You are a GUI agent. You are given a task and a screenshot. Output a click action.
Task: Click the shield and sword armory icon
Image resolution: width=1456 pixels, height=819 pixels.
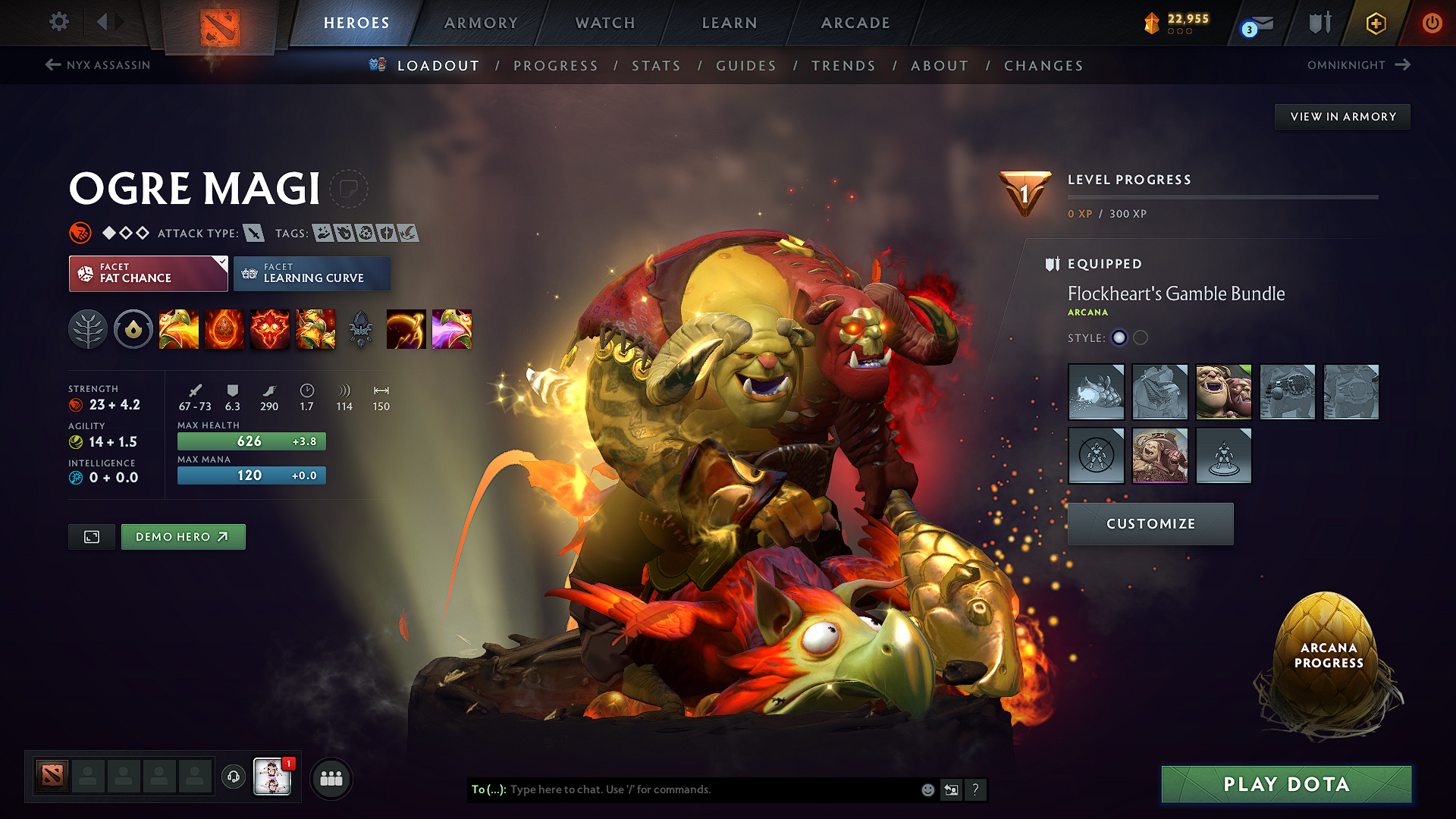pos(1319,23)
